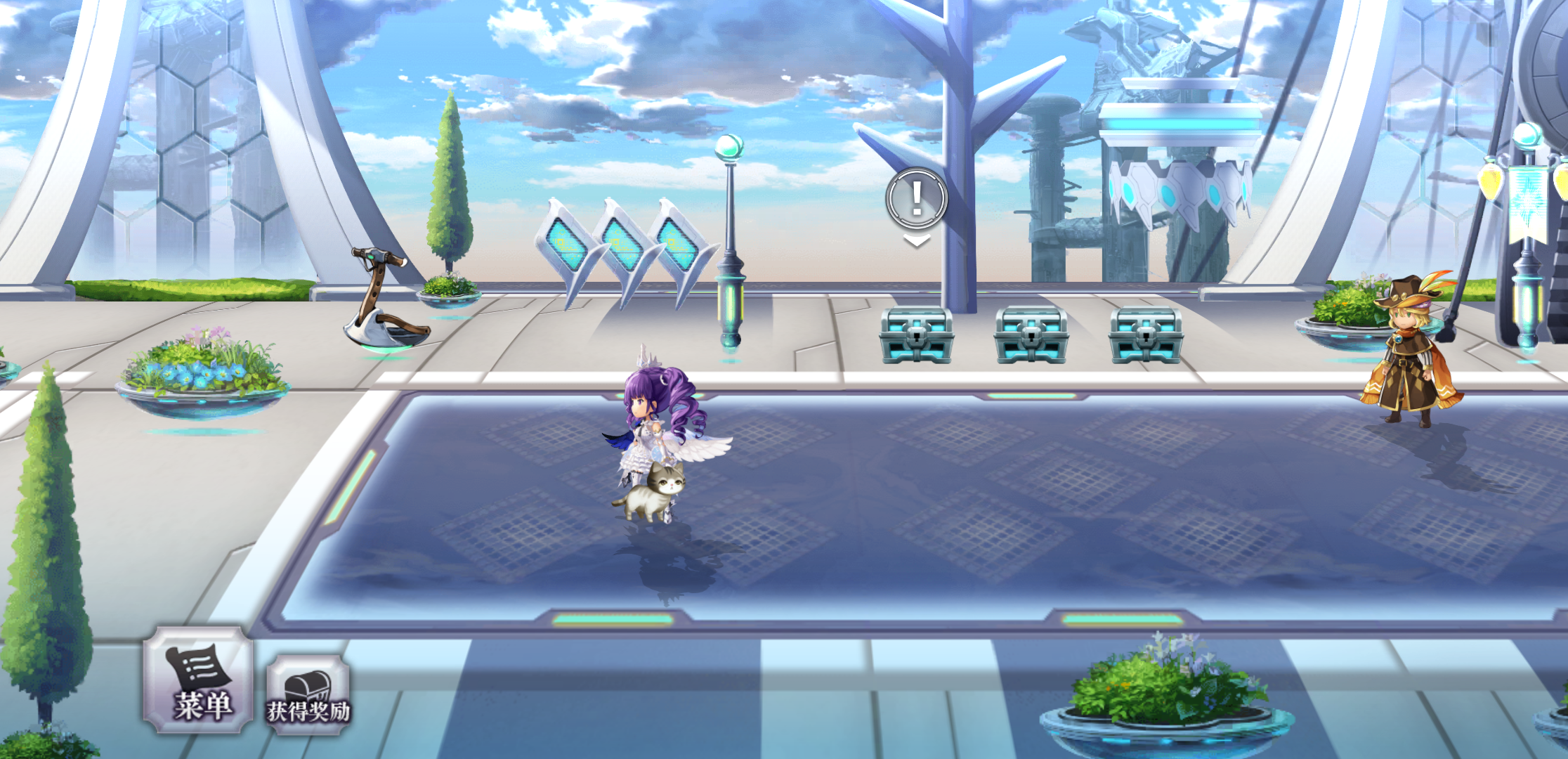Image resolution: width=1568 pixels, height=759 pixels.
Task: Open the leftmost glowing treasure chest
Action: (x=917, y=335)
